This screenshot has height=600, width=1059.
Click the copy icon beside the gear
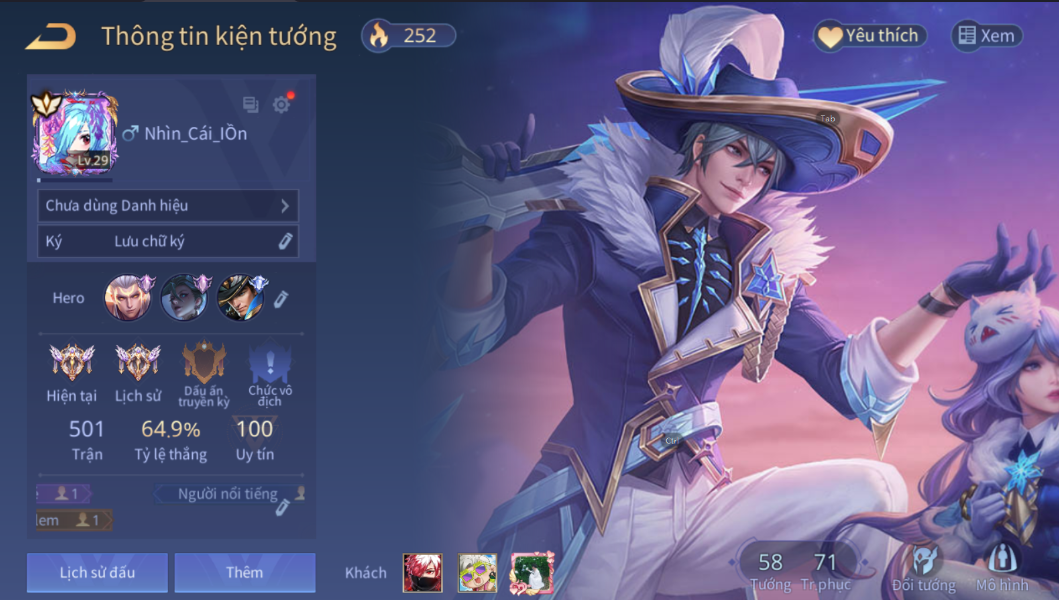pos(250,104)
